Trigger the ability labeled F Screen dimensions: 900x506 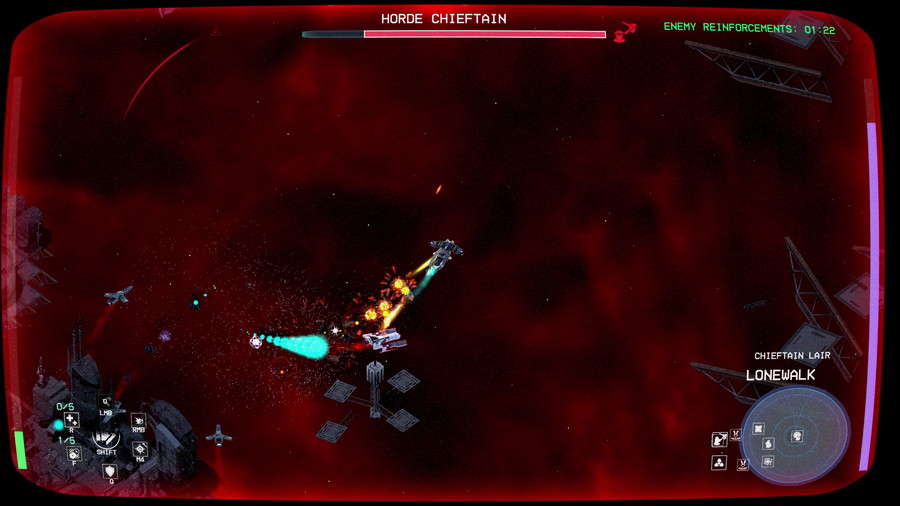coord(73,454)
